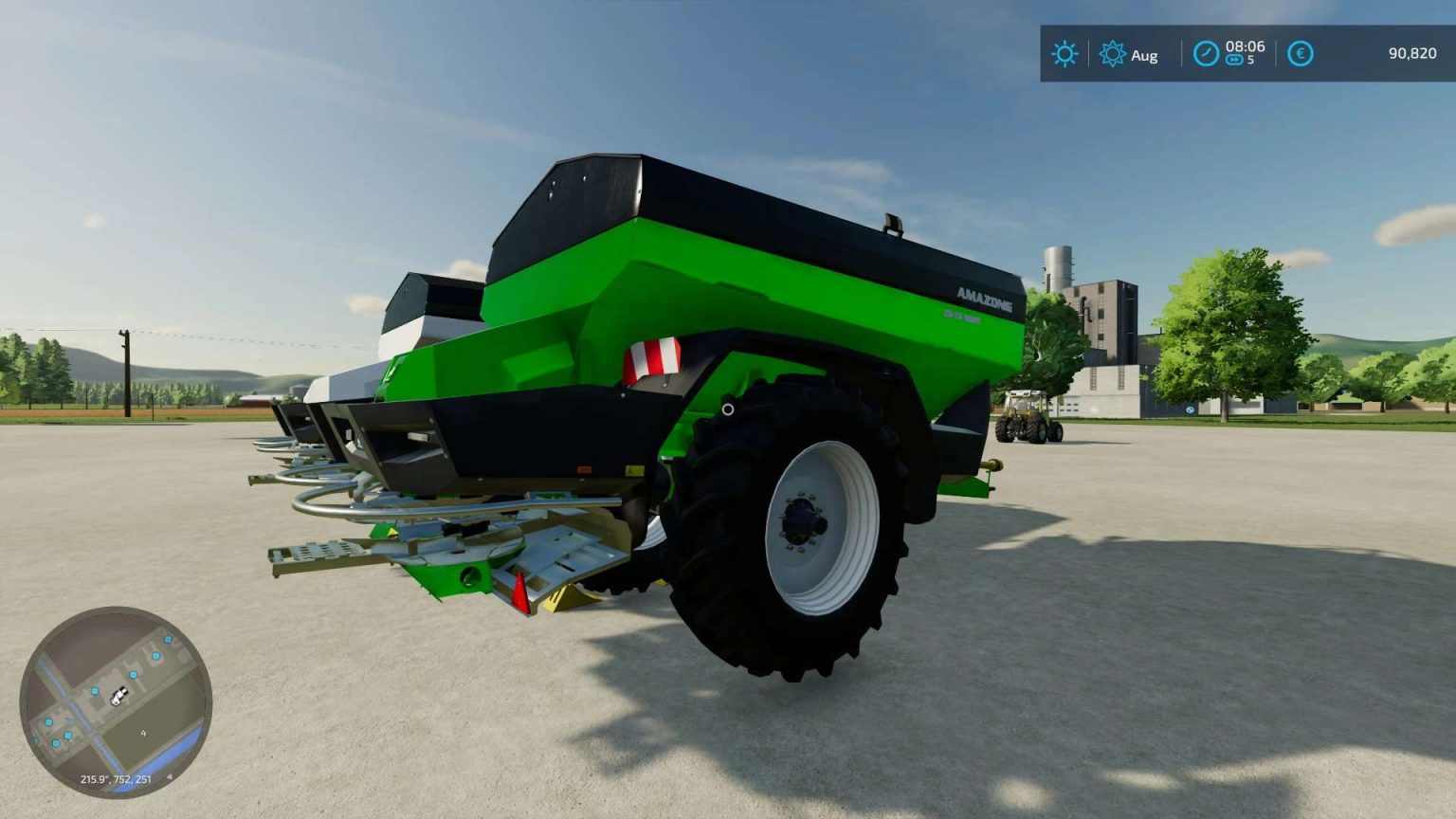This screenshot has height=819, width=1456.
Task: Click the tractor parked in the background
Action: [x=1028, y=417]
